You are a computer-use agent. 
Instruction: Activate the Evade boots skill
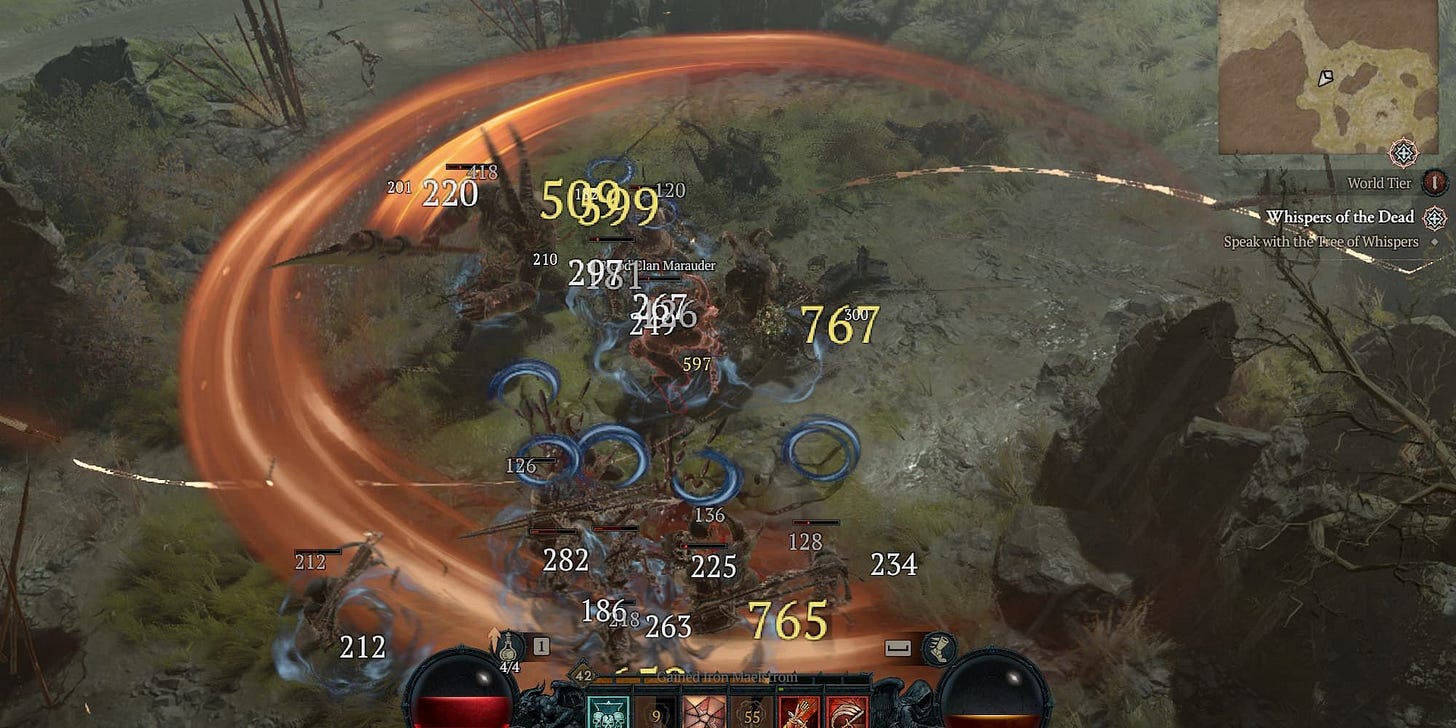click(939, 651)
